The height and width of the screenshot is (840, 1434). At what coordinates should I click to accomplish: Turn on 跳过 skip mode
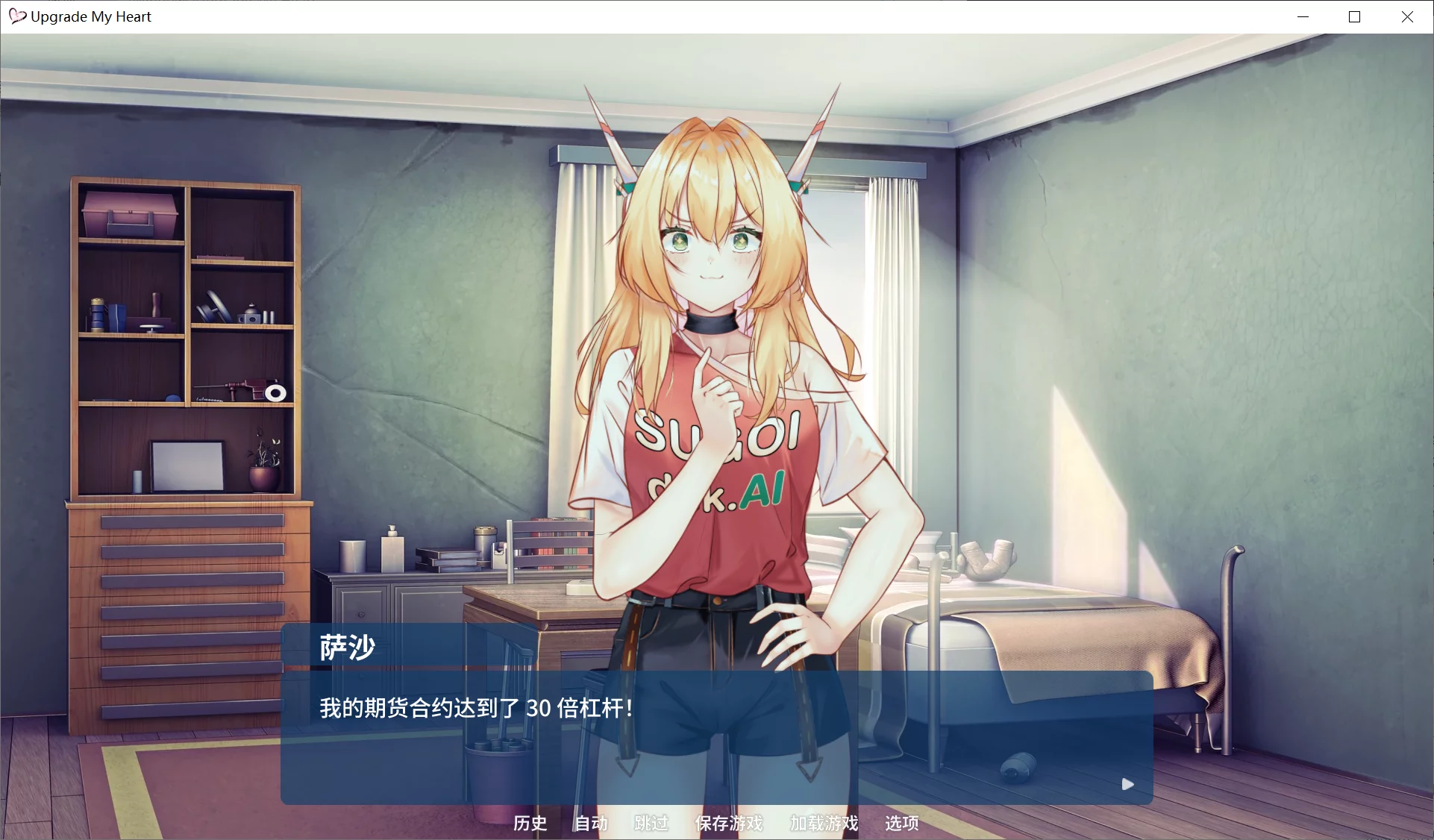tap(650, 824)
